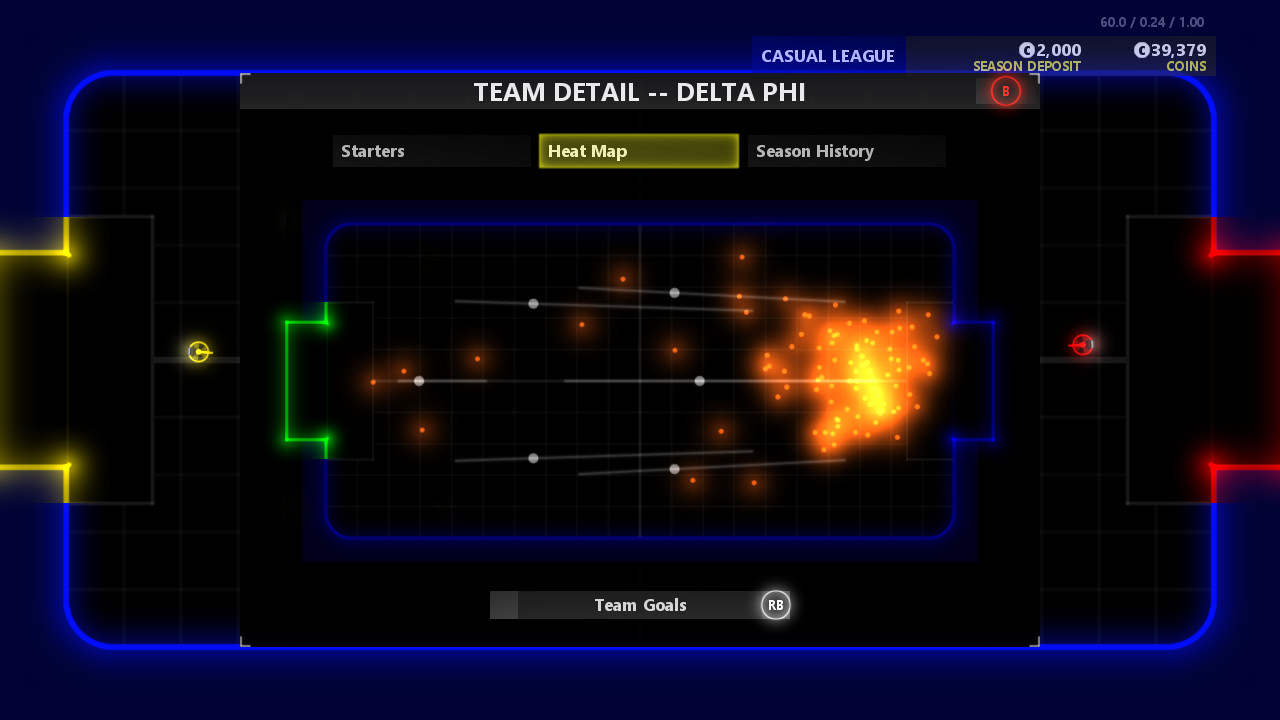Select the red team goal indicator icon
Image resolution: width=1280 pixels, height=720 pixels.
pyautogui.click(x=1083, y=346)
